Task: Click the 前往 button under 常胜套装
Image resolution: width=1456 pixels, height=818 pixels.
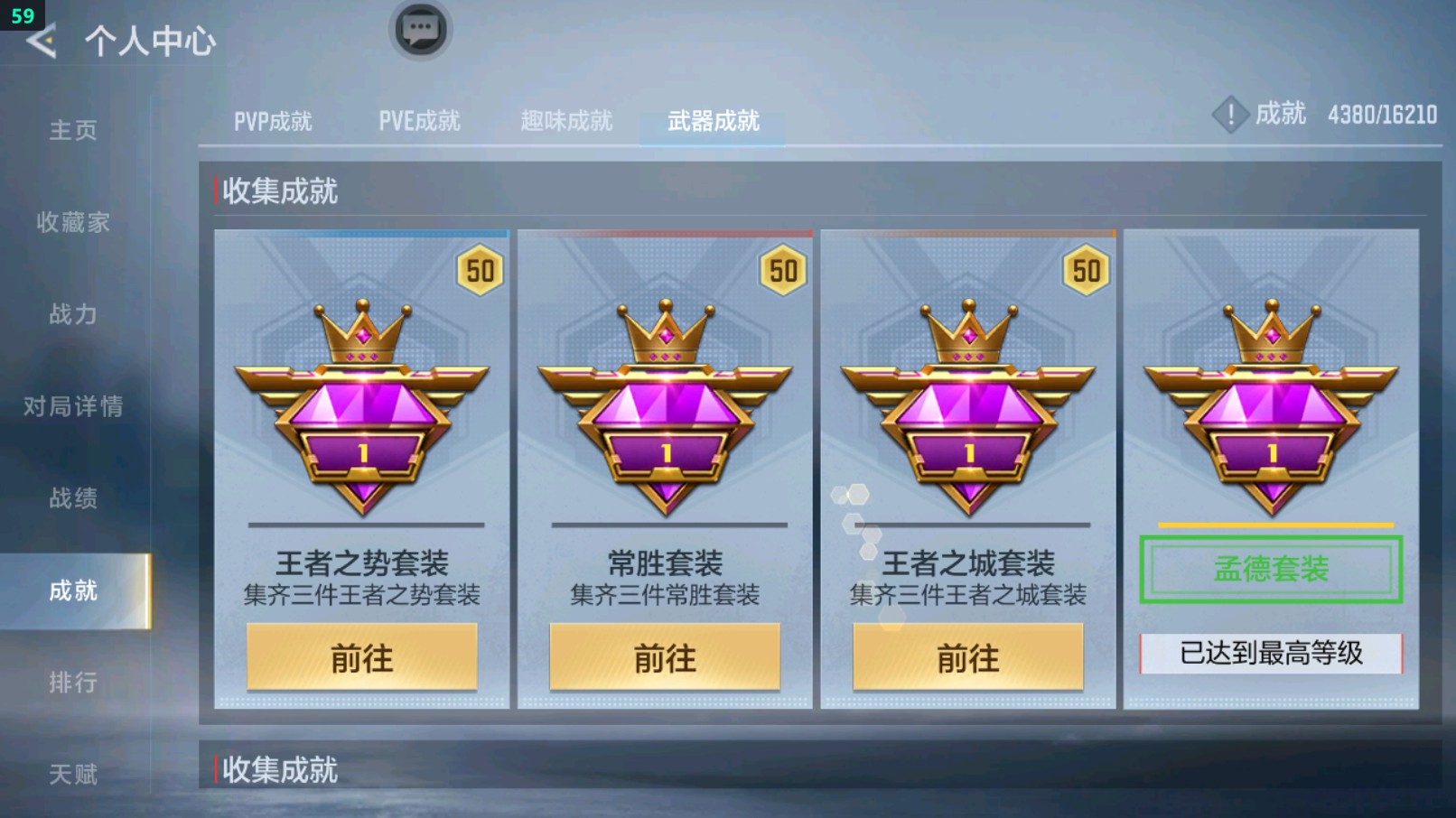Action: [x=666, y=657]
